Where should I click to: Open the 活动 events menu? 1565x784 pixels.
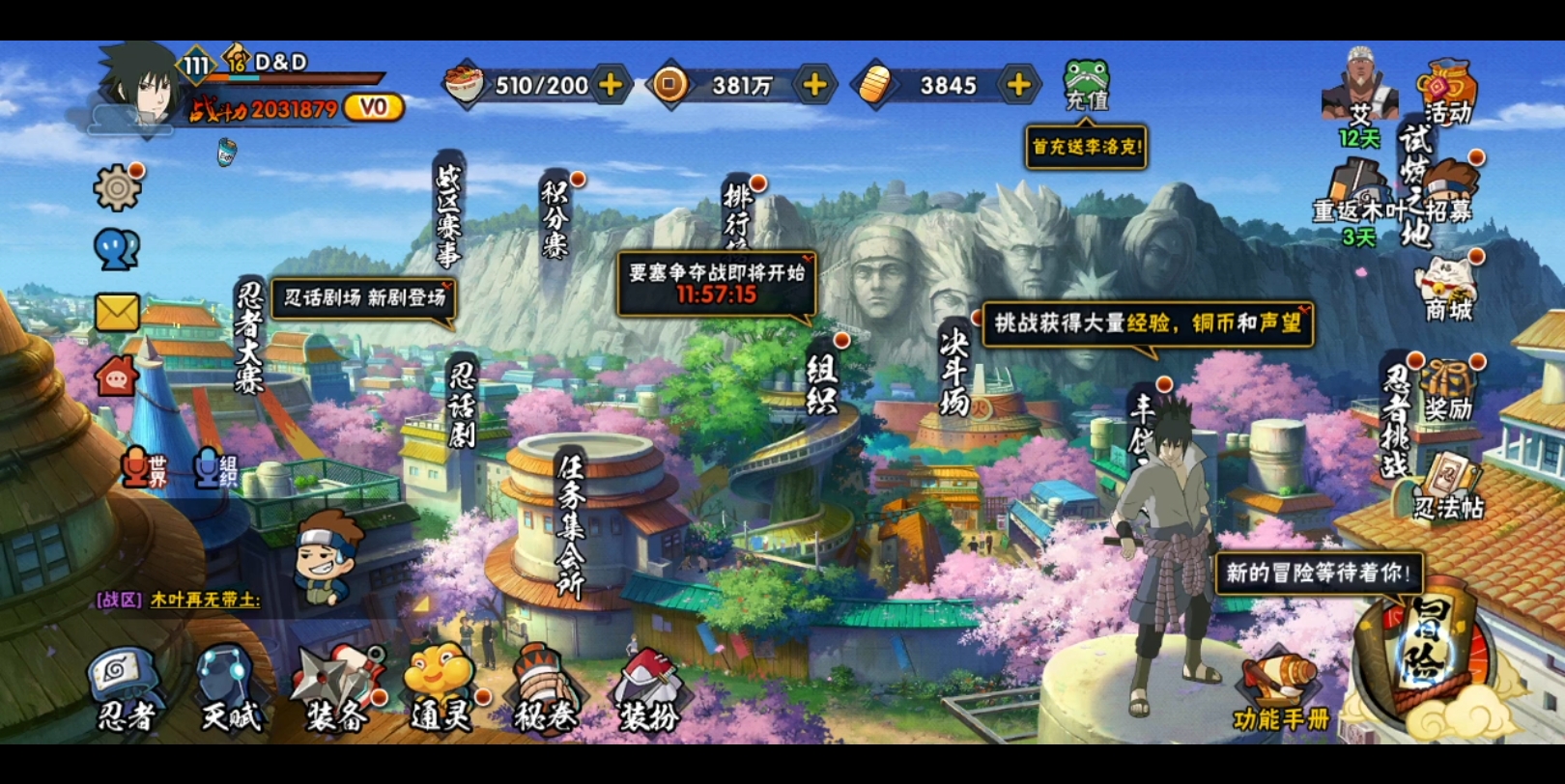click(x=1447, y=93)
